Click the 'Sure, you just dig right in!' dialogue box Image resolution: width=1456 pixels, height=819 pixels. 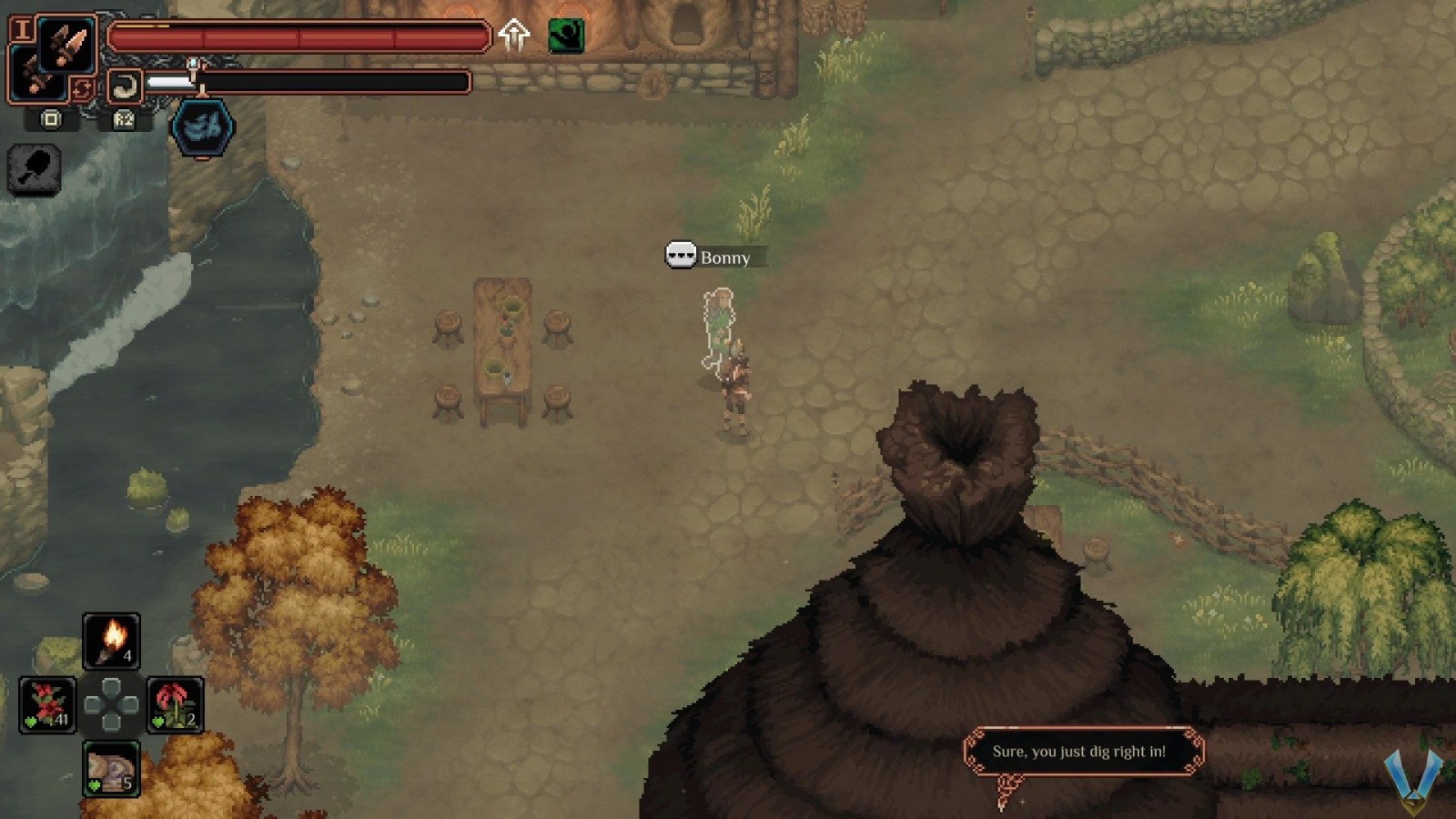pos(1085,750)
